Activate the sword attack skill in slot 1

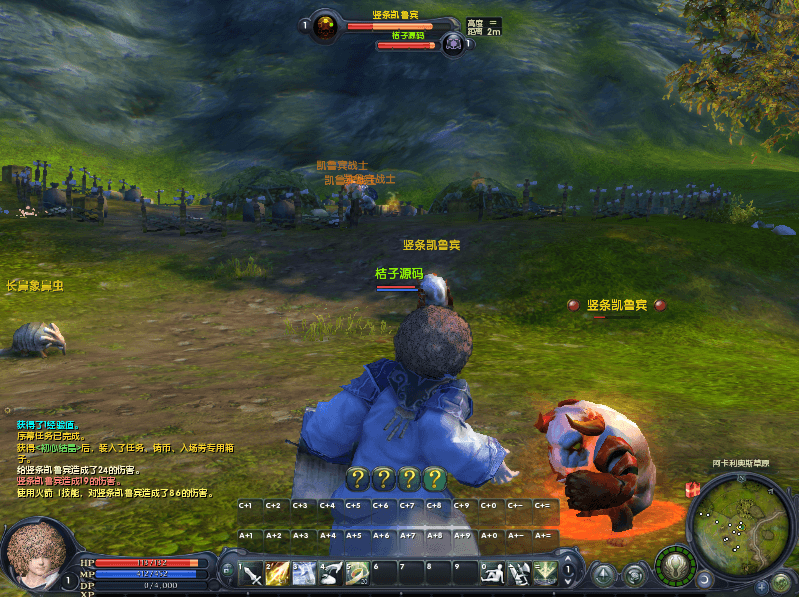pyautogui.click(x=250, y=574)
